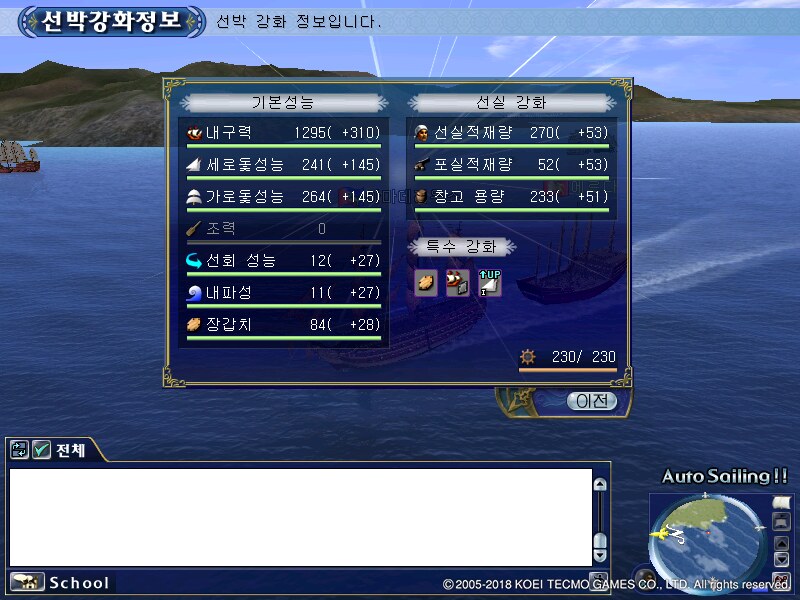Select the sail UP special upgrade icon
This screenshot has height=600, width=800.
tap(489, 283)
